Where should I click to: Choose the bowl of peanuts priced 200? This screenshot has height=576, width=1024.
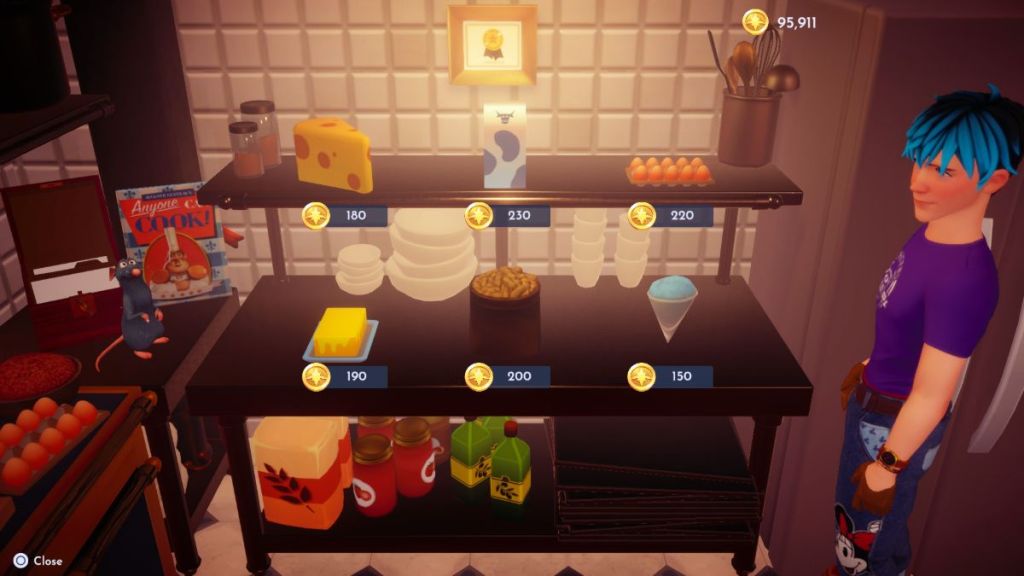[505, 287]
